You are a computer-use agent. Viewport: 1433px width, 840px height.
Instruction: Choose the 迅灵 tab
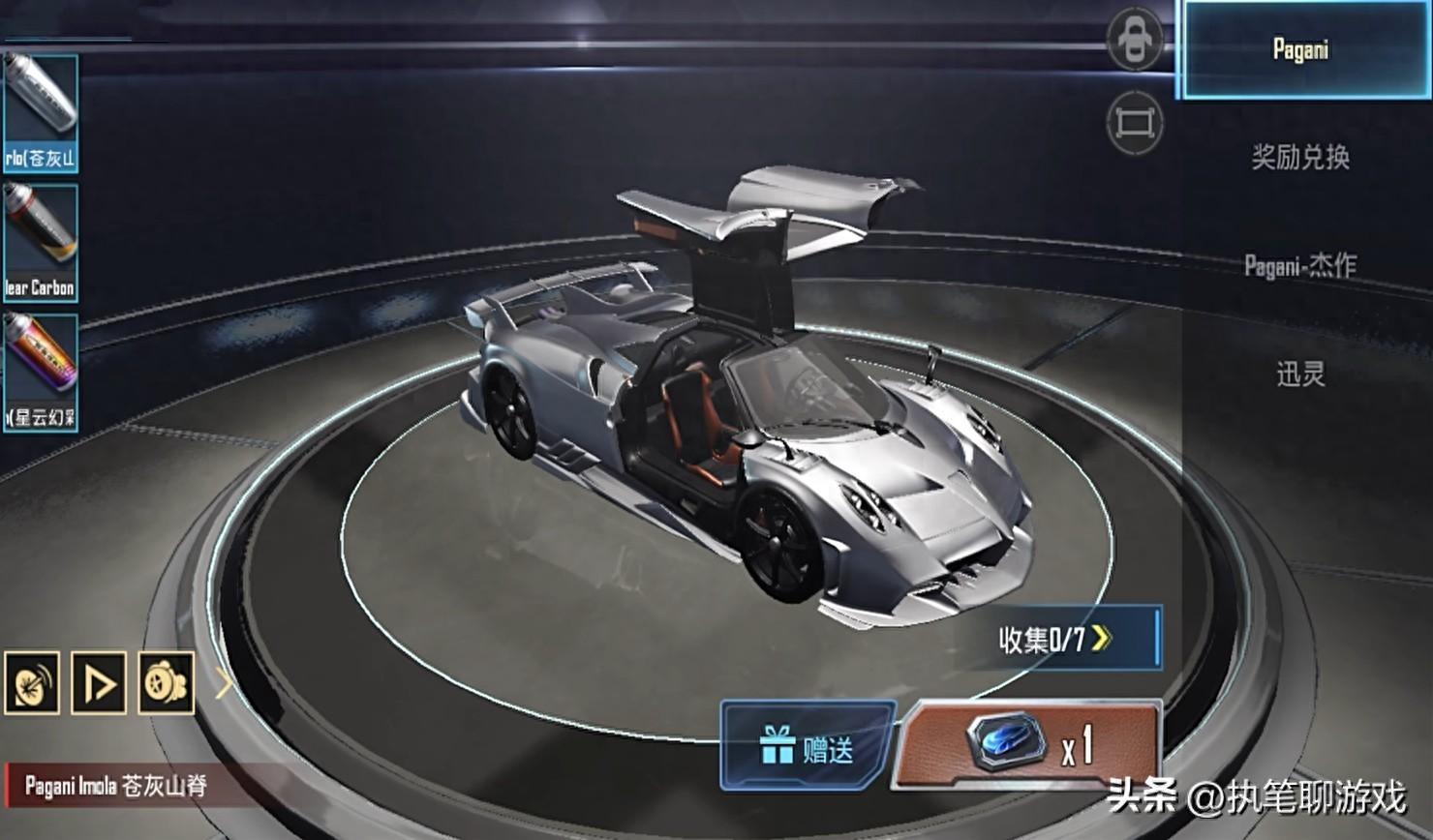pyautogui.click(x=1300, y=374)
